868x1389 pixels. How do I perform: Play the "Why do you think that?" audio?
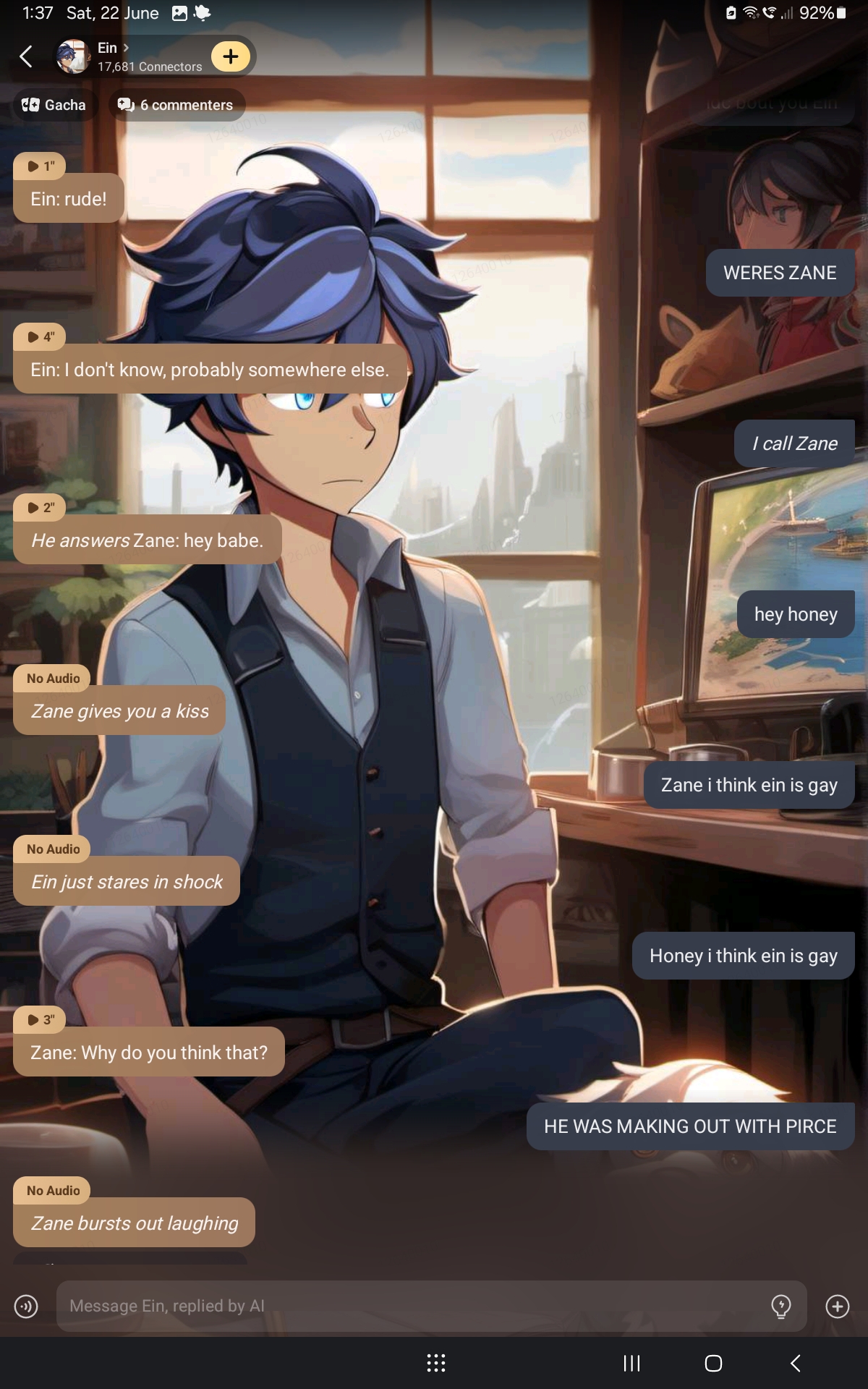(40, 1020)
